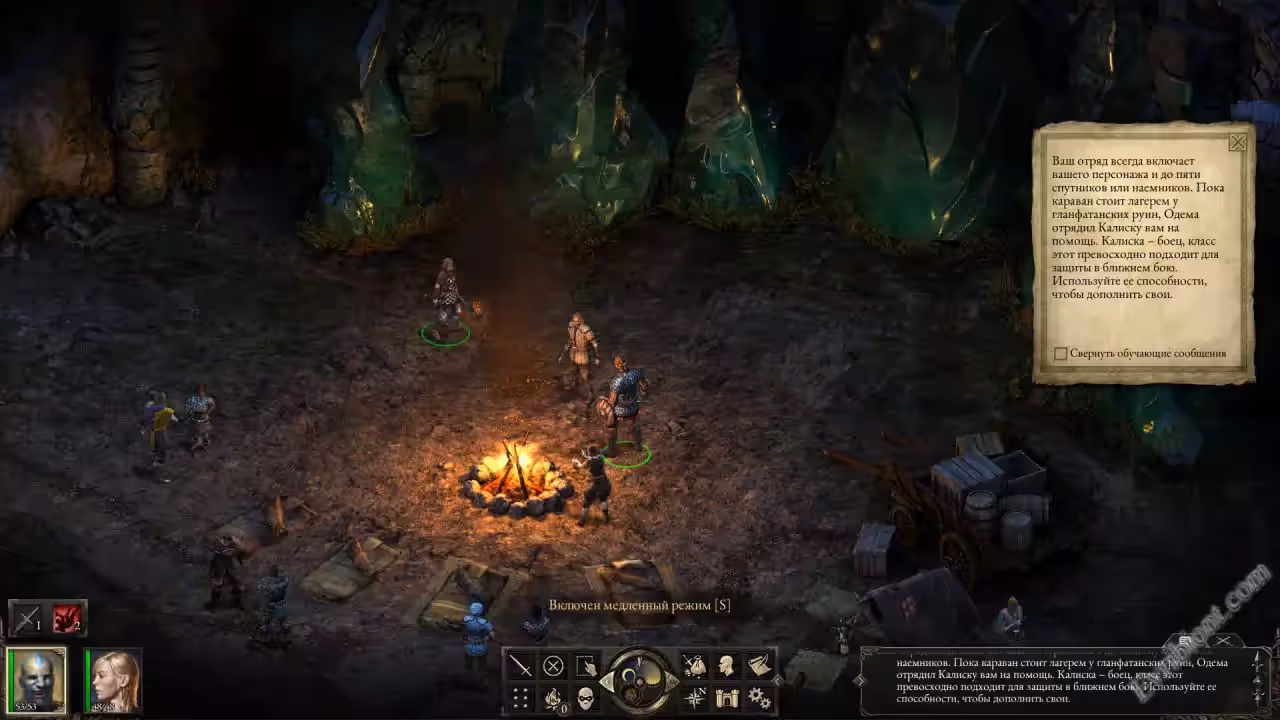Select the bald blue-faced character portrait
1280x720 pixels.
click(37, 680)
